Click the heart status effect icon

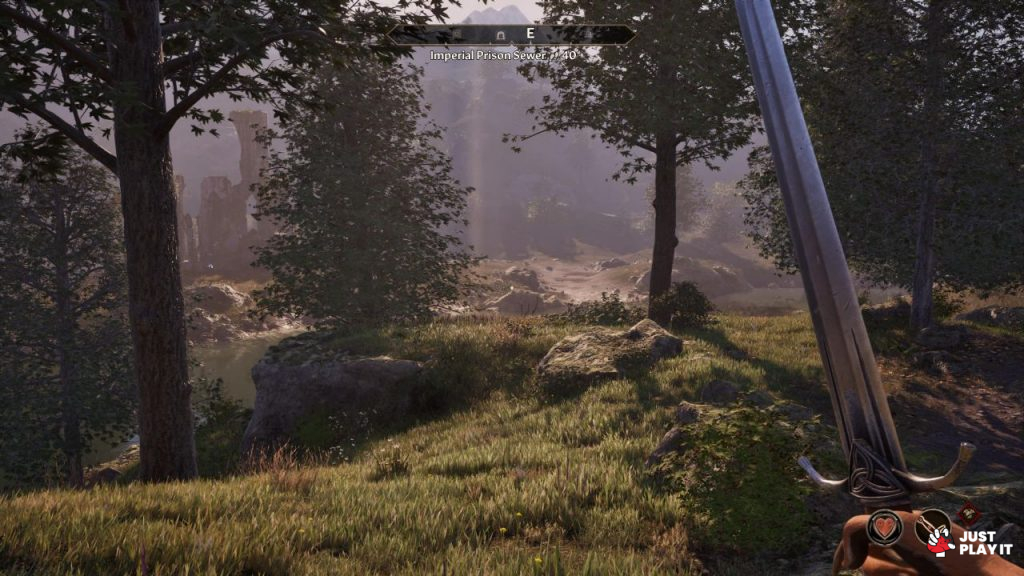pyautogui.click(x=884, y=527)
